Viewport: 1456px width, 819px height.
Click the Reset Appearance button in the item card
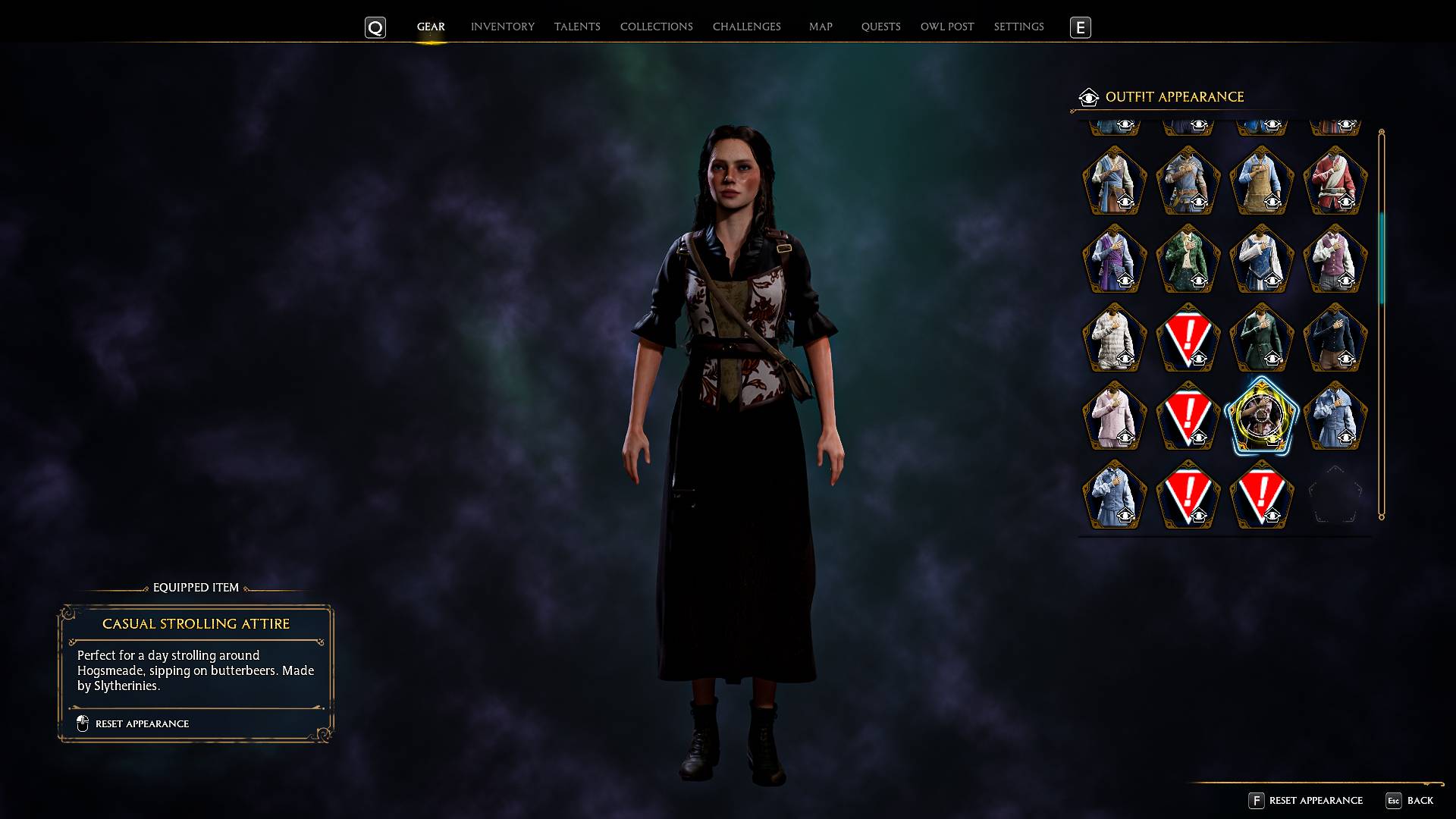click(141, 723)
